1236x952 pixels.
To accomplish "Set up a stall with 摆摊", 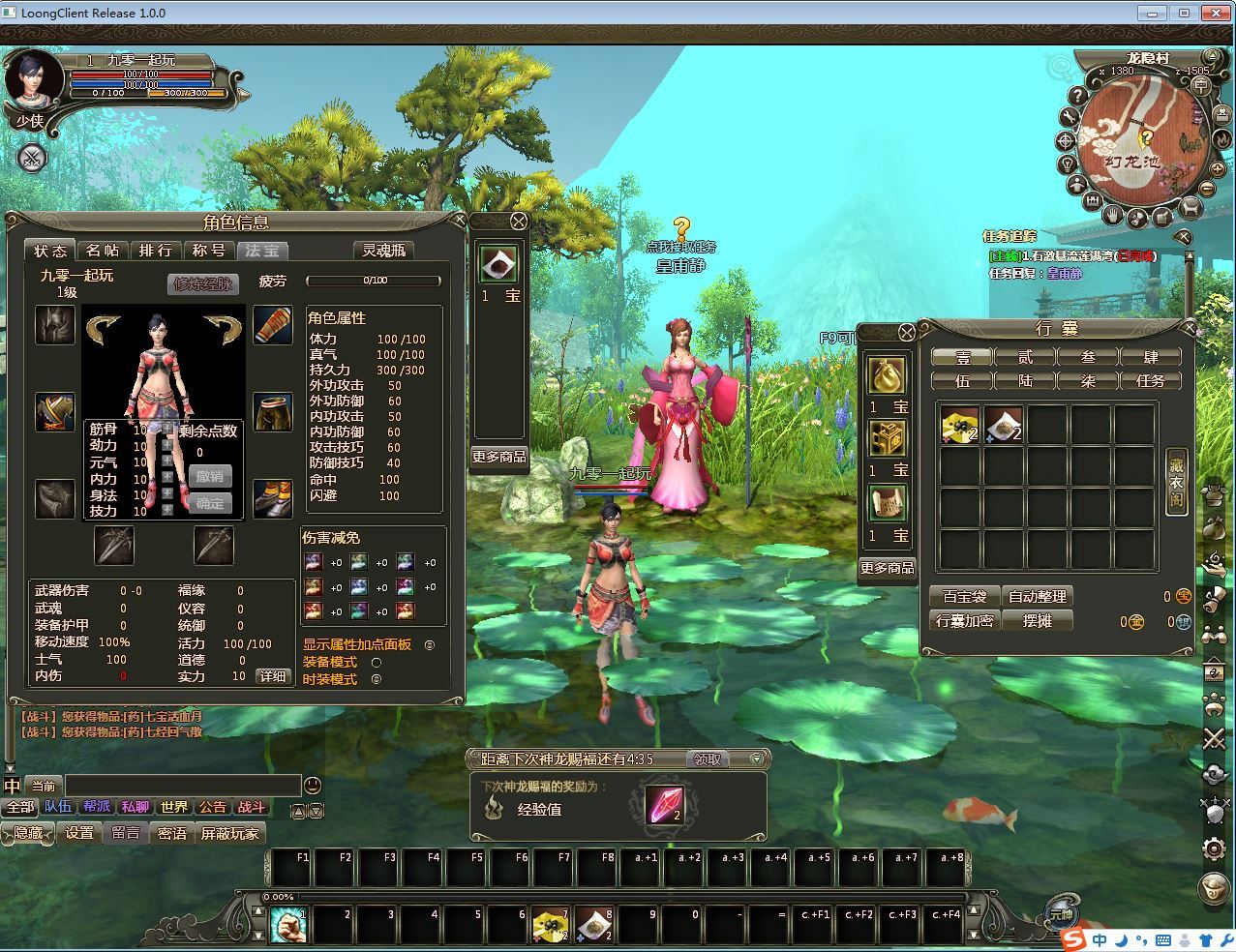I will pyautogui.click(x=1037, y=621).
